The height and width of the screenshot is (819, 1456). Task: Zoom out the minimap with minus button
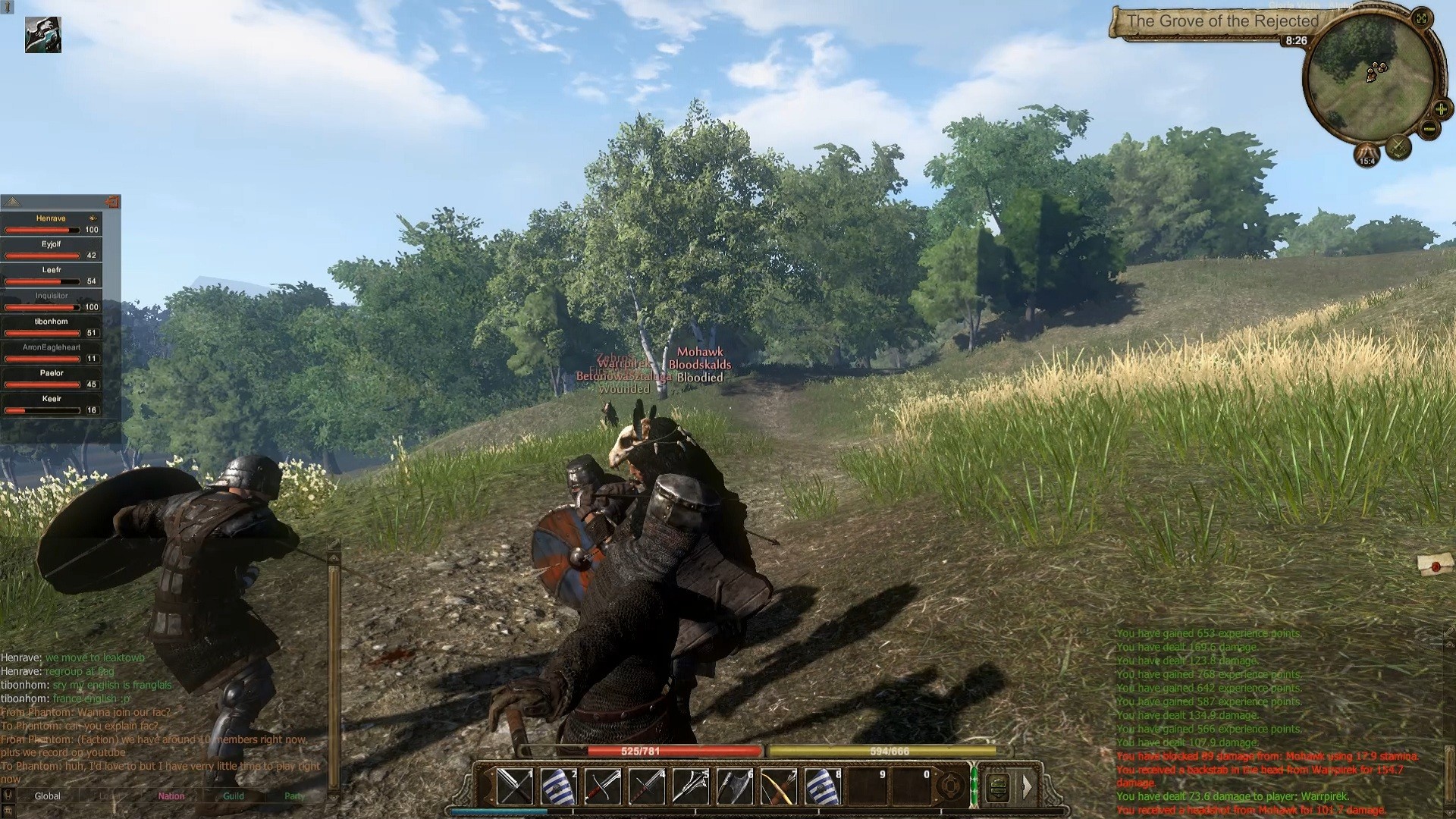tap(1429, 129)
